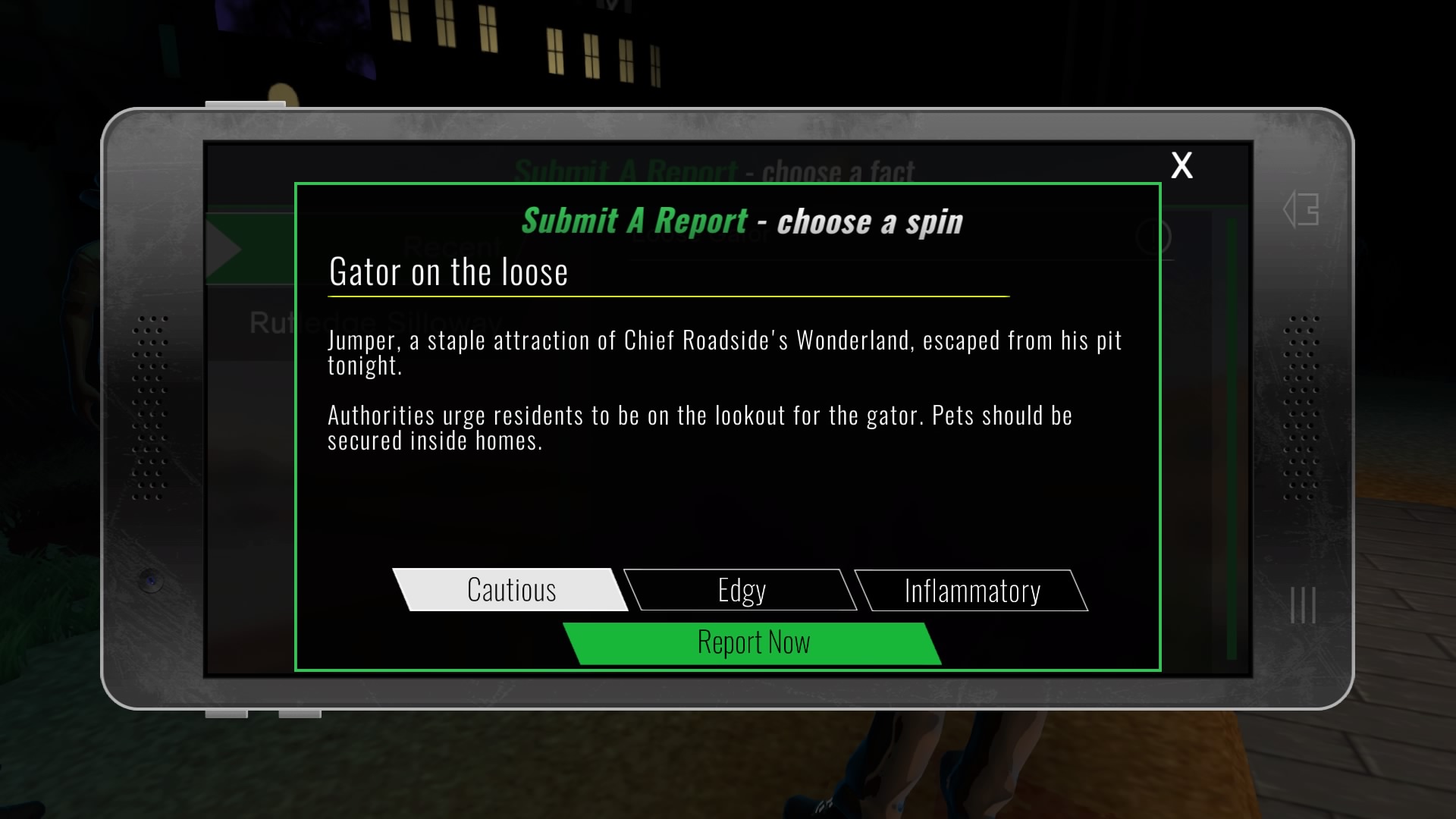1456x819 pixels.
Task: Choose the Edgy spin
Action: click(741, 590)
